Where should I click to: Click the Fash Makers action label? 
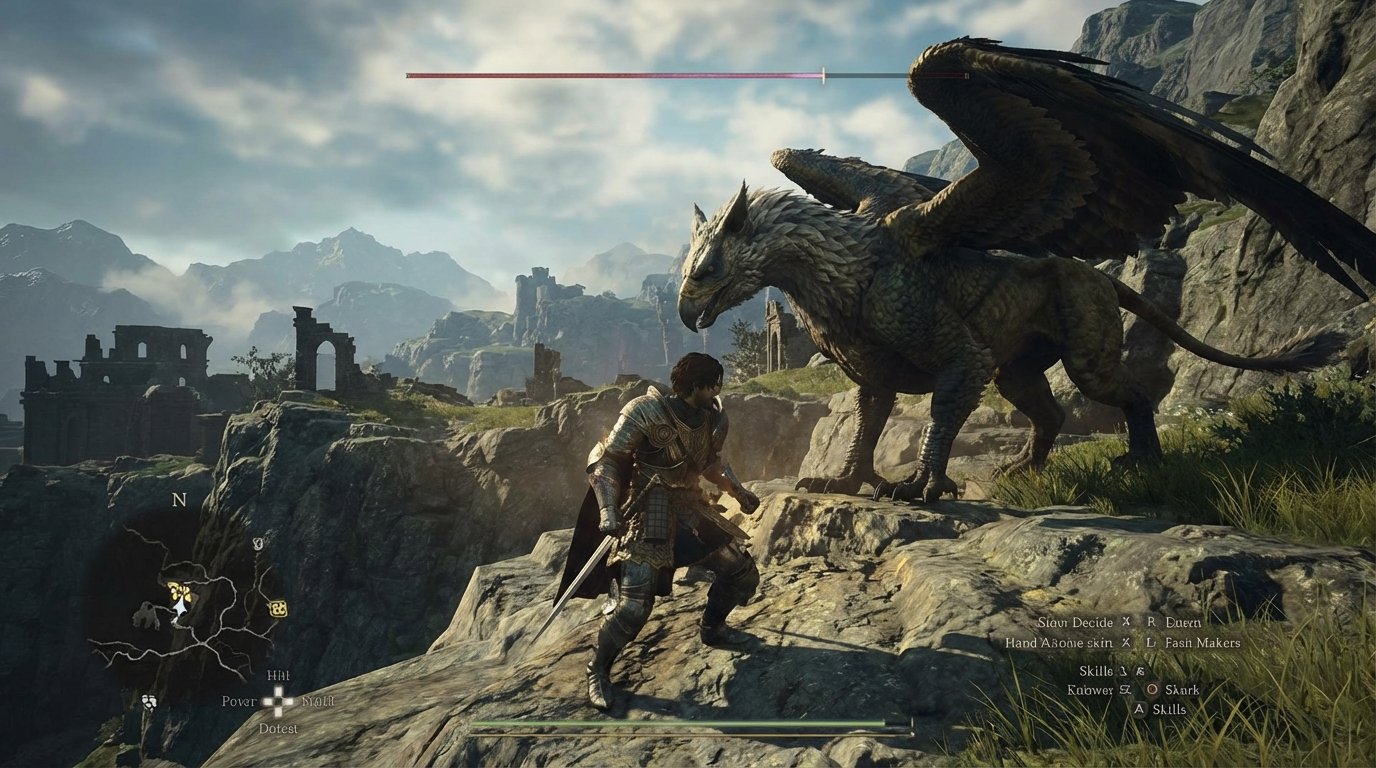[1202, 644]
